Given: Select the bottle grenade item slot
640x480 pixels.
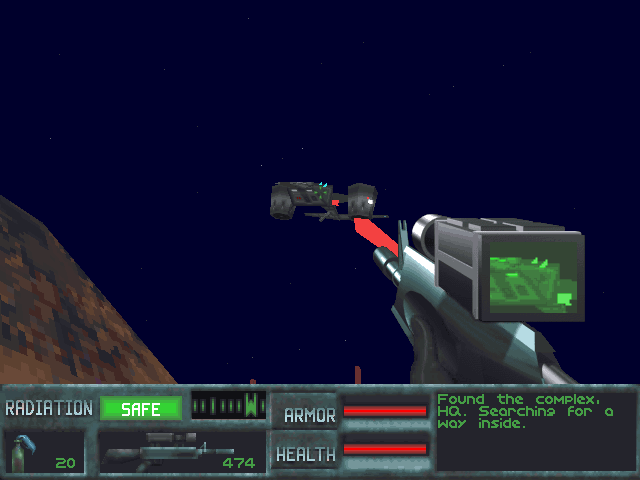Looking at the screenshot, I should 44,451.
